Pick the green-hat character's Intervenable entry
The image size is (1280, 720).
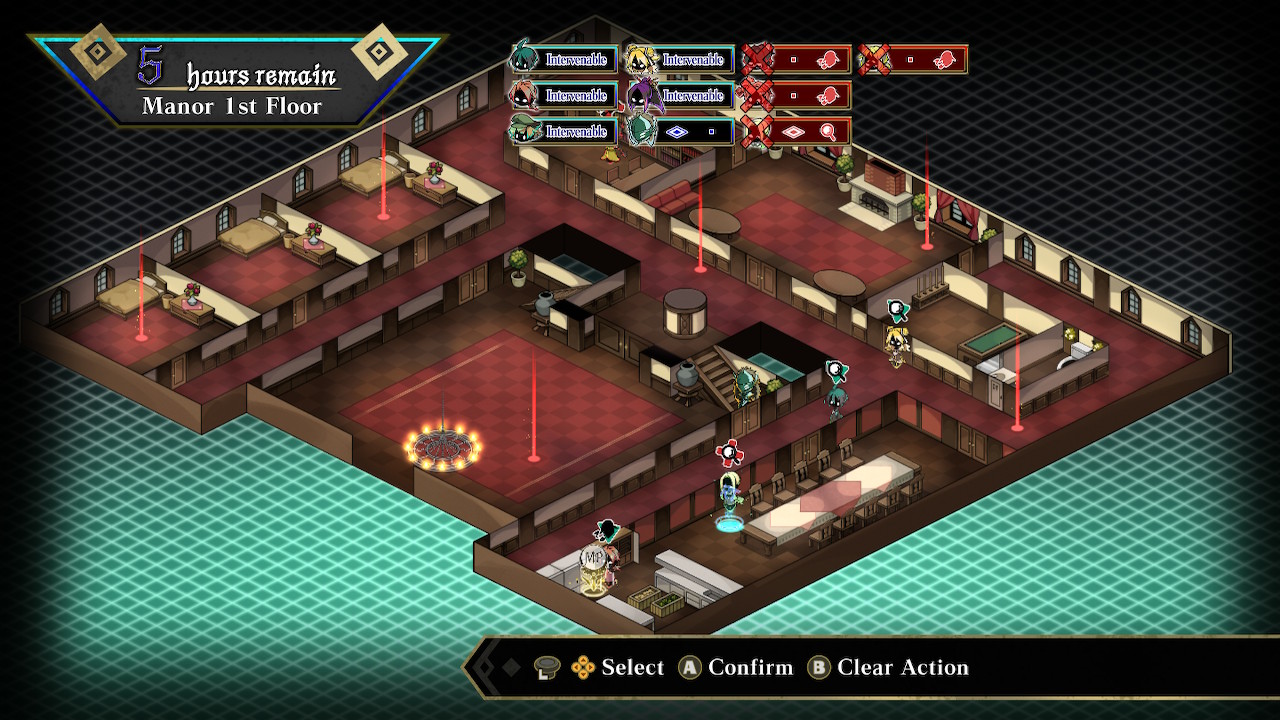[566, 131]
